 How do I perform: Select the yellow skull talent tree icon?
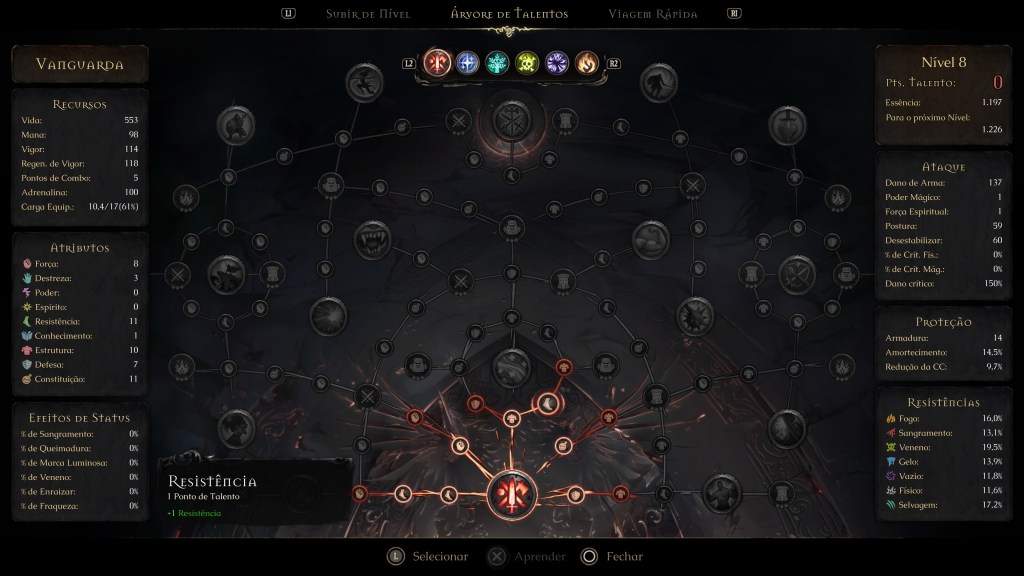pos(527,63)
